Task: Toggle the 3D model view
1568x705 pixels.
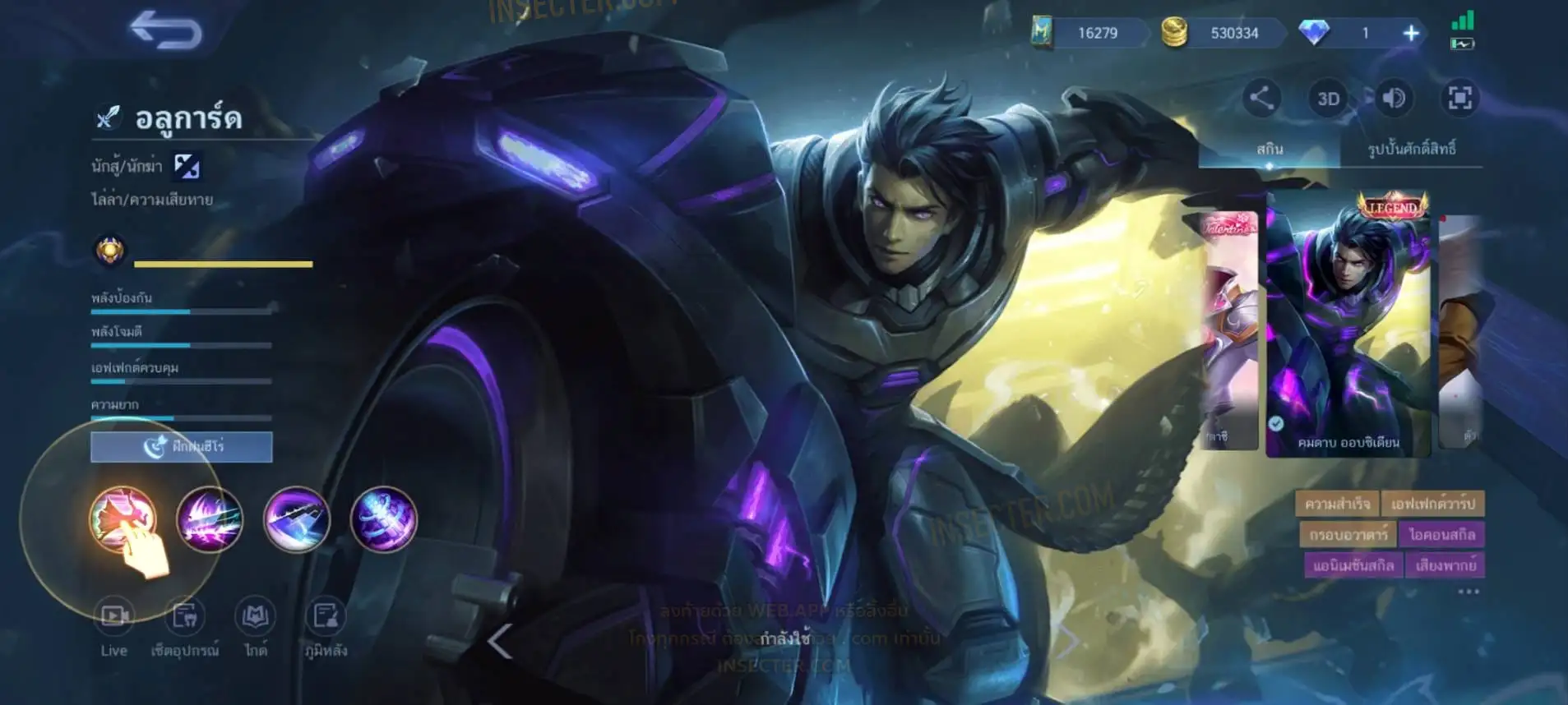Action: click(1328, 99)
